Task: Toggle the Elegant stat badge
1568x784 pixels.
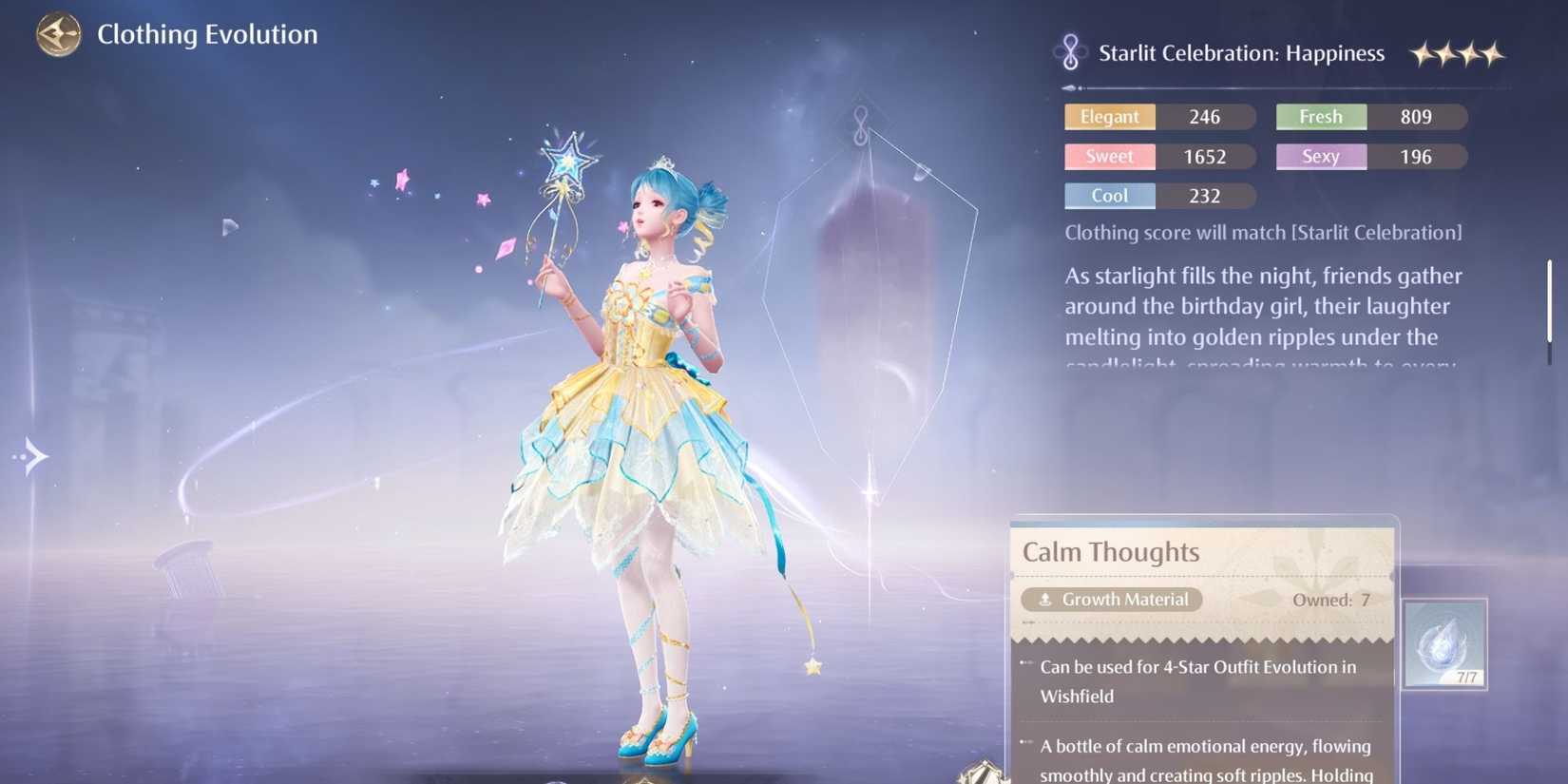Action: [1109, 116]
